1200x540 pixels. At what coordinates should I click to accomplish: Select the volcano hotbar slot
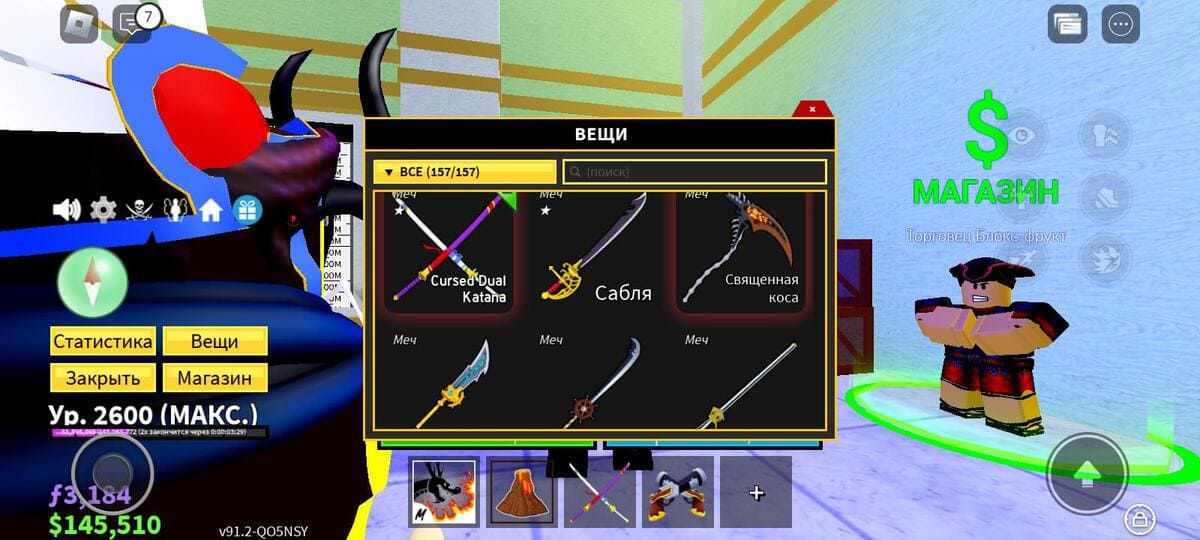[x=521, y=492]
